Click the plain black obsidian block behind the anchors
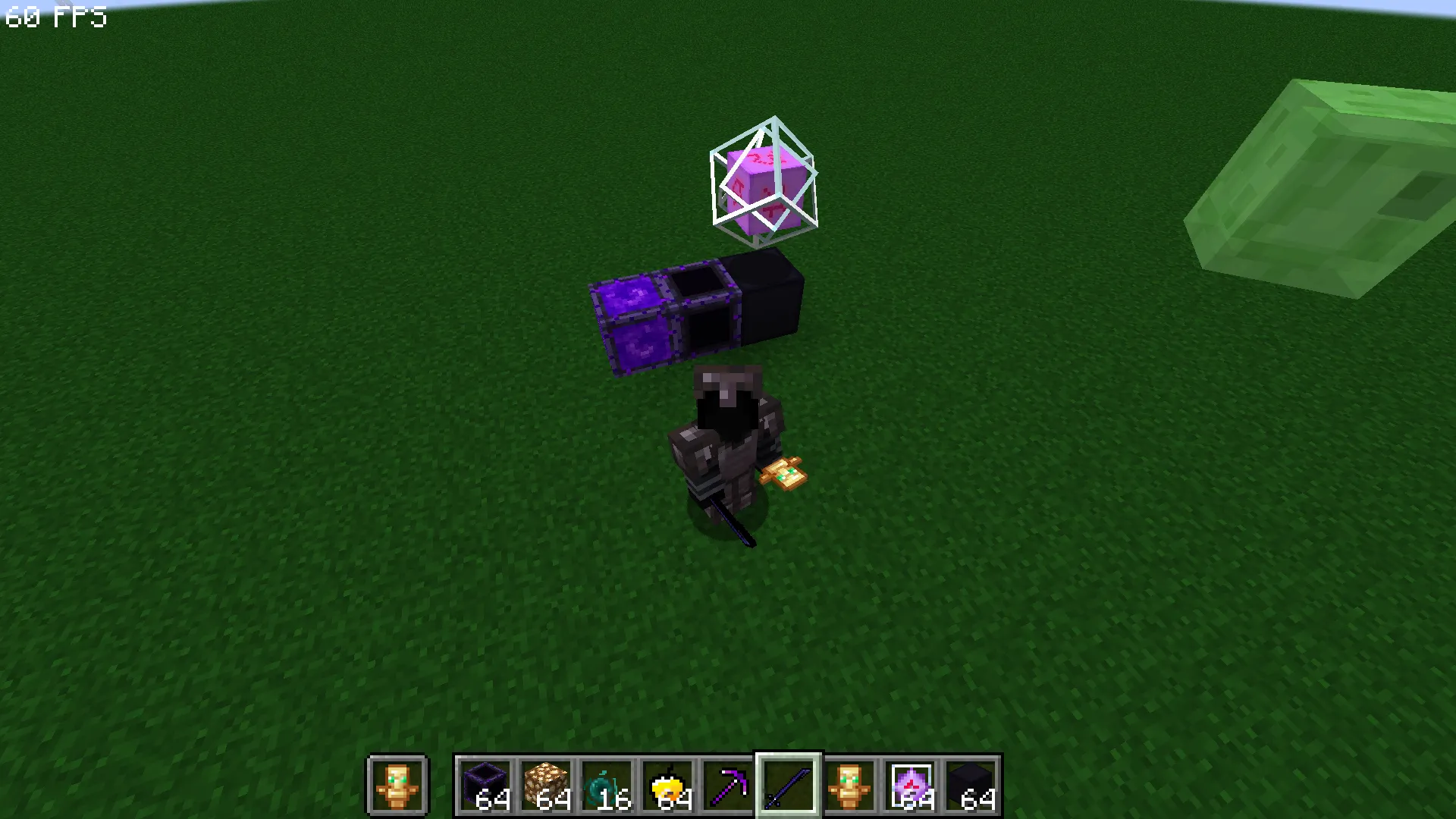Viewport: 1456px width, 819px height. 766,296
